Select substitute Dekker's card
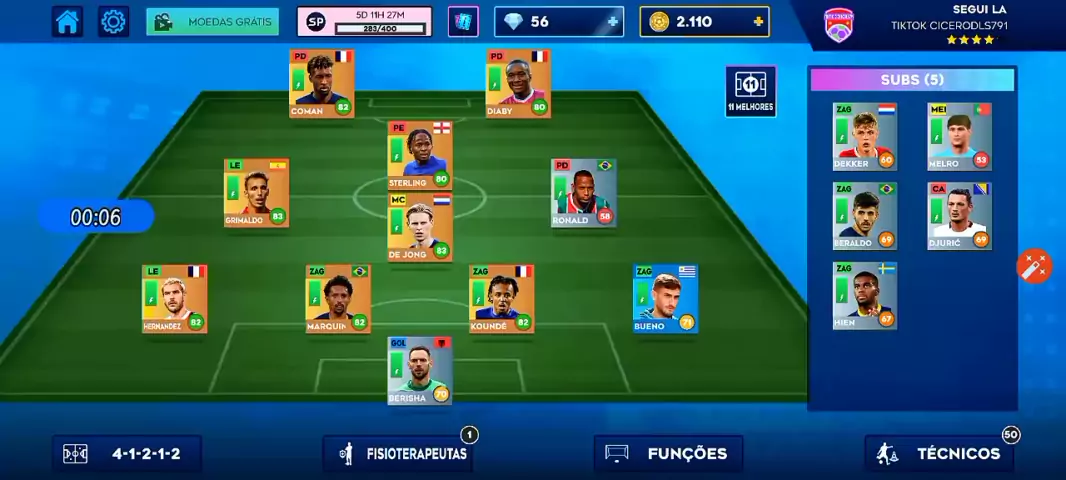The height and width of the screenshot is (480, 1066). pos(865,136)
